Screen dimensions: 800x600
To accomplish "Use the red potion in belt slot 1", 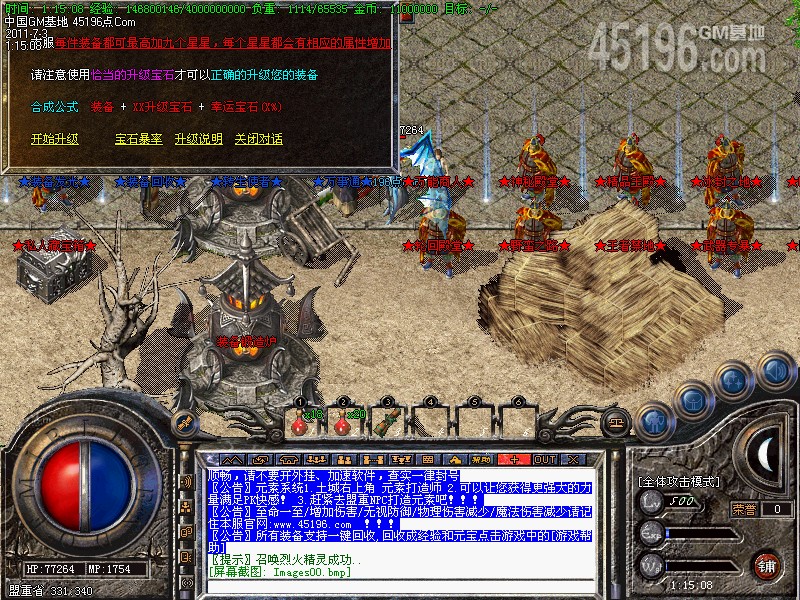I will coord(298,421).
